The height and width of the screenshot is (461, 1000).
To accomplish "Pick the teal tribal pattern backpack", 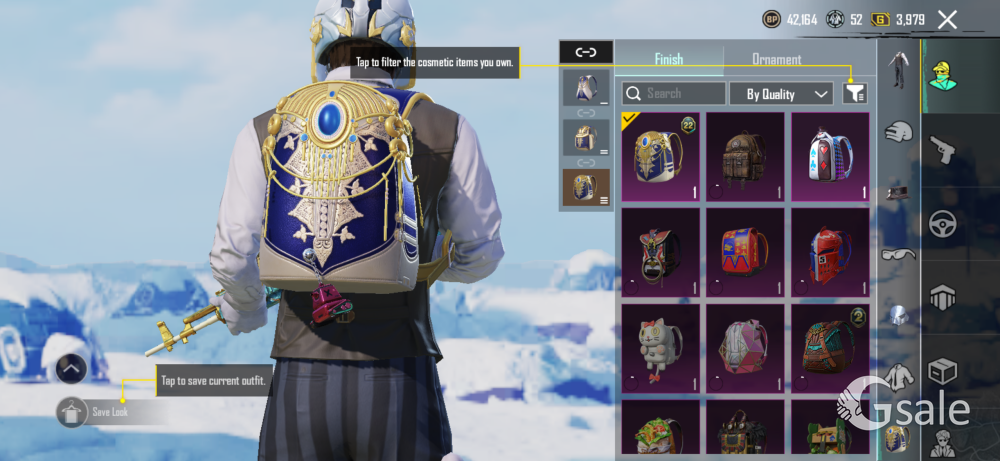I will click(829, 347).
